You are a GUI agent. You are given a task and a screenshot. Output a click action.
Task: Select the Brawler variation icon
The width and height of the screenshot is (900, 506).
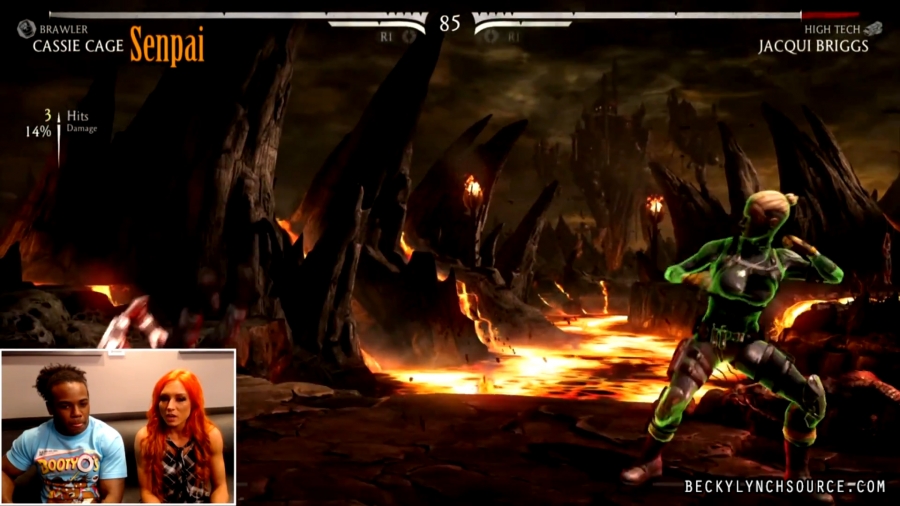coord(26,29)
